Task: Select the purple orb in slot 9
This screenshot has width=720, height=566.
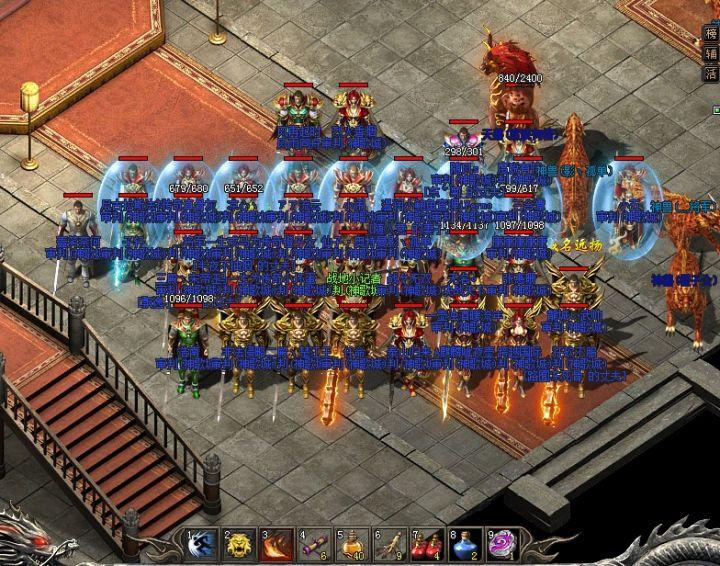Action: coord(501,546)
